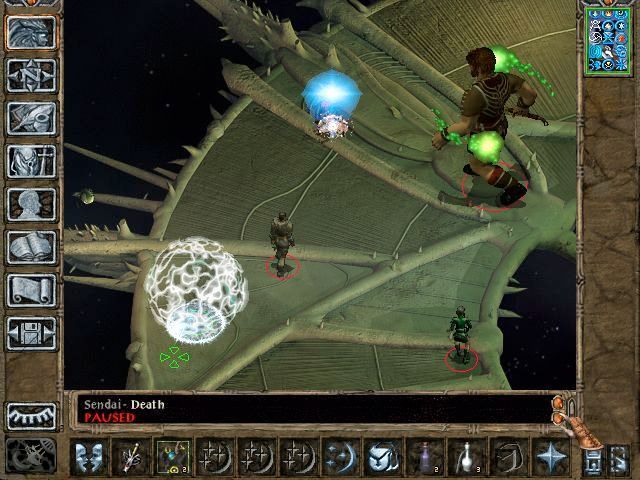Open the area map with the compass button
Screen dimensions: 640x480
click(31, 75)
